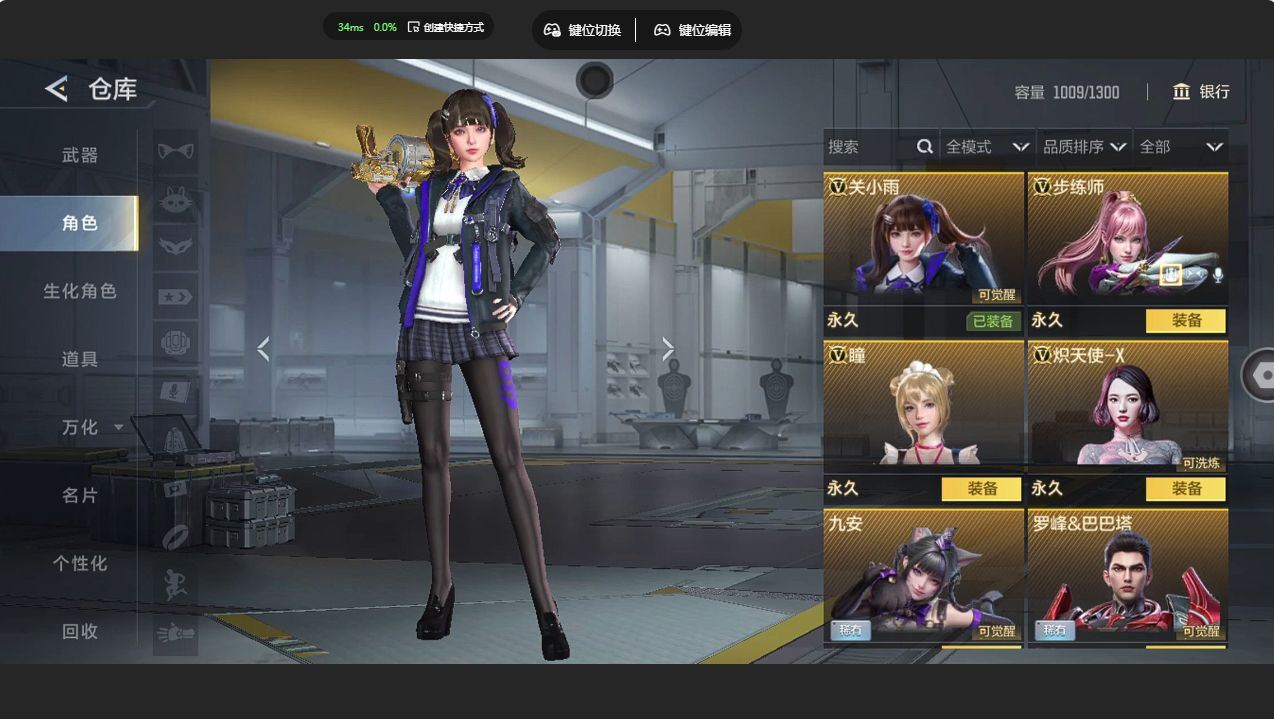Open the 键位编辑 key mapping editor

(692, 30)
